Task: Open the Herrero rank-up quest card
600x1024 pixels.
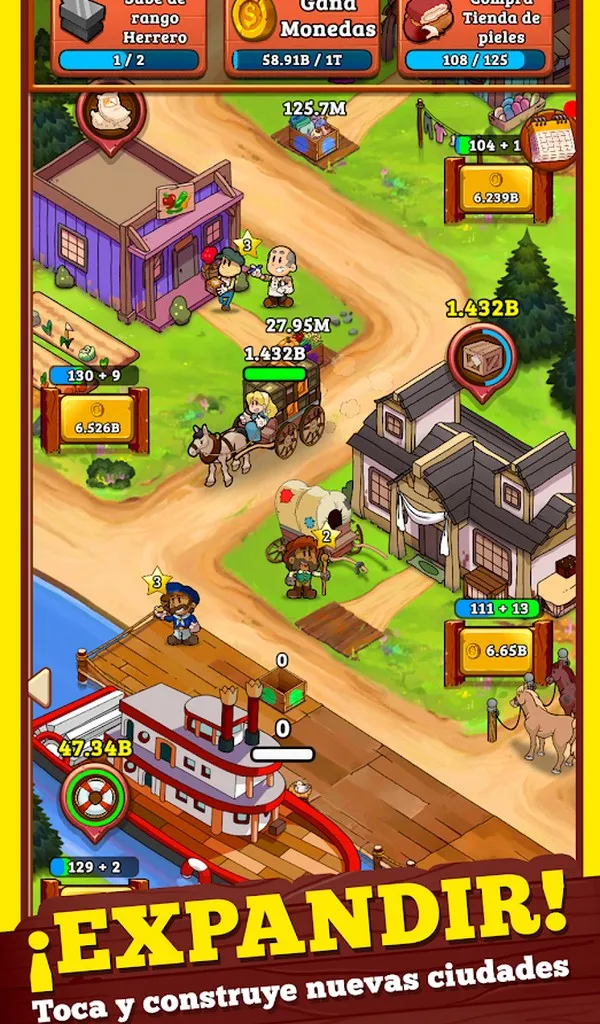Action: tap(129, 38)
